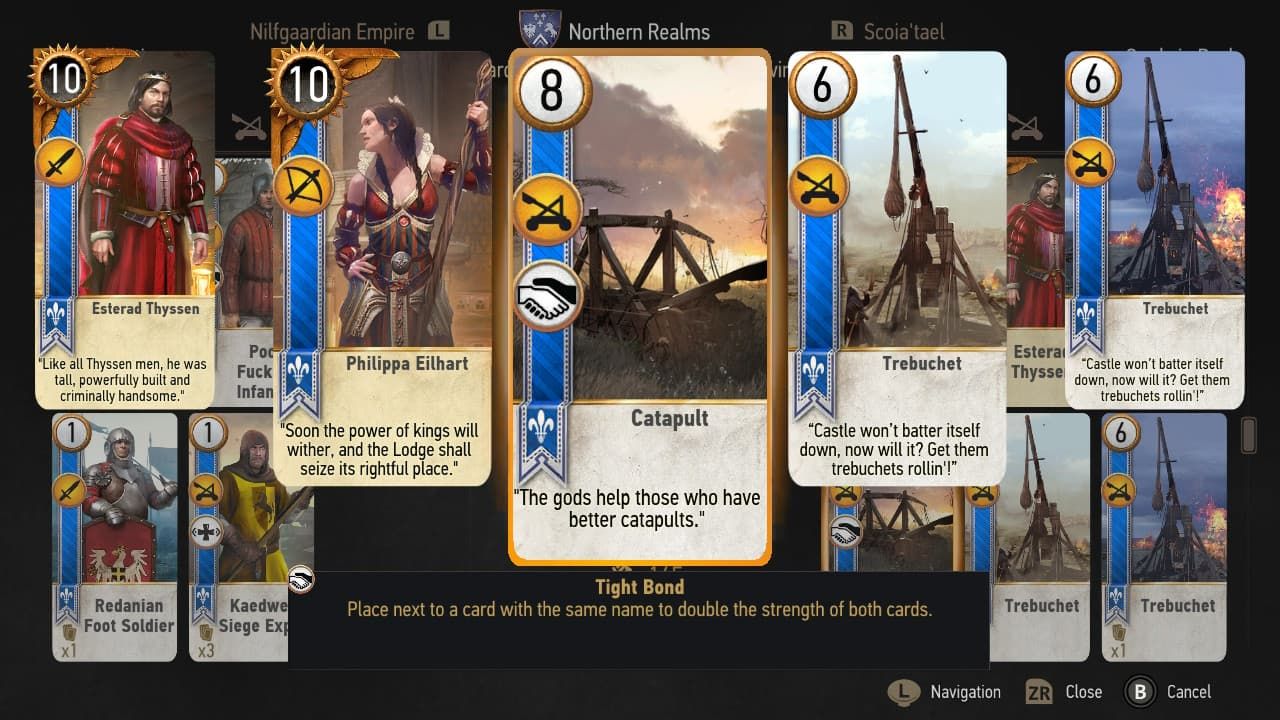Click the Northern Realms tab label
The width and height of the screenshot is (1280, 720).
tap(639, 31)
